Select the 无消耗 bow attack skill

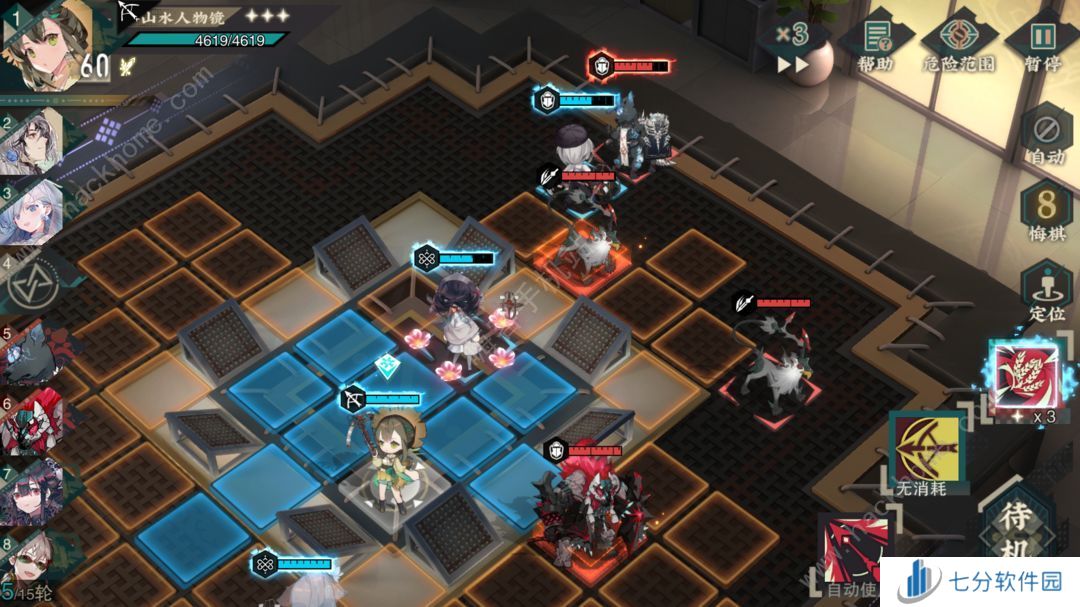click(x=921, y=447)
